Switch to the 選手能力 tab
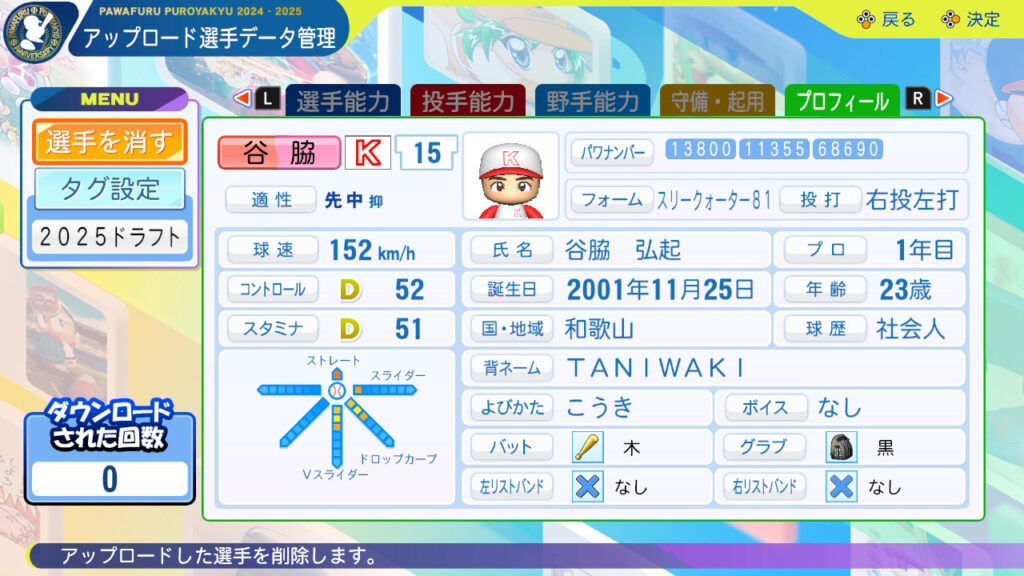Screen dimensions: 1024x576 click(x=342, y=101)
